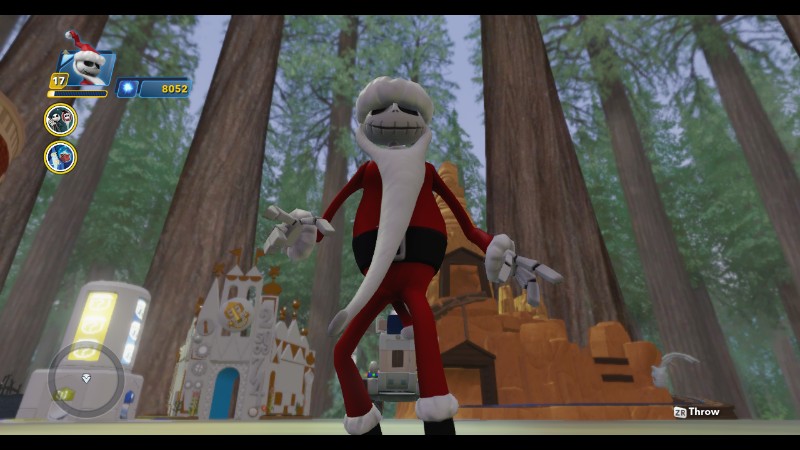The width and height of the screenshot is (800, 450).
Task: Select the green-hooded characters power disc icon
Action: pyautogui.click(x=60, y=120)
